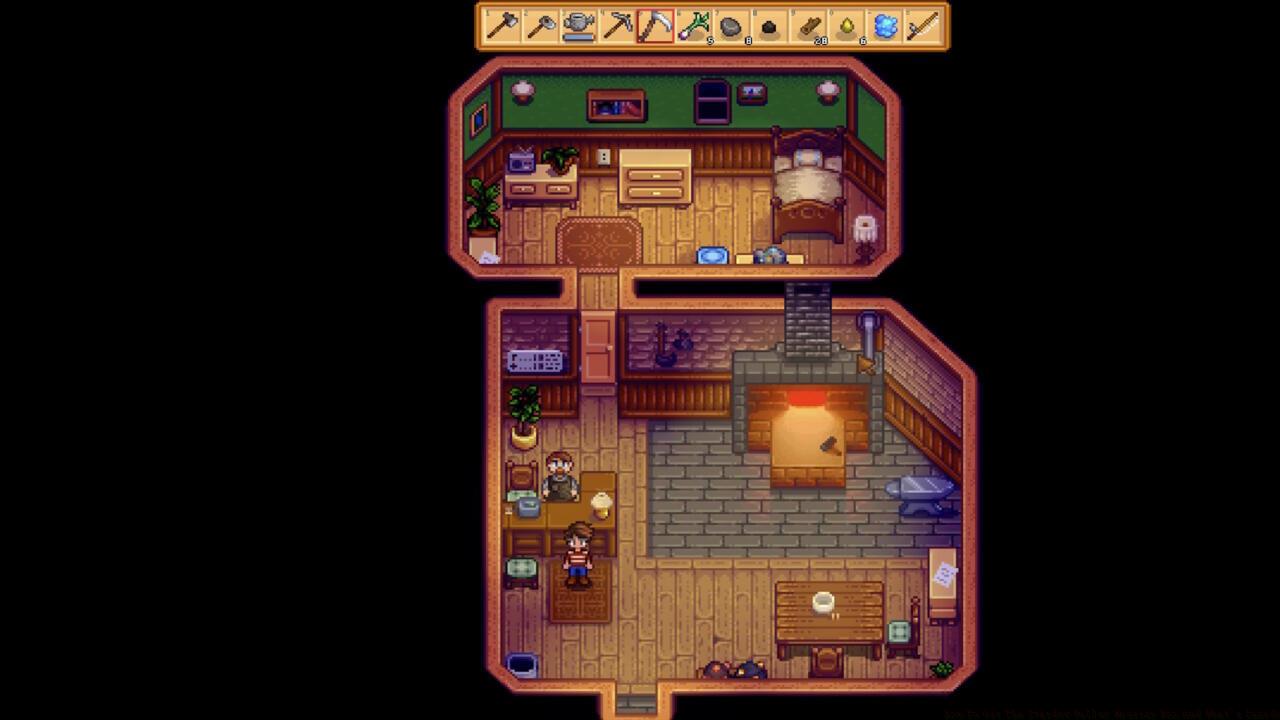Select the leek in the inventory bar
This screenshot has width=1280, height=720.
(693, 29)
